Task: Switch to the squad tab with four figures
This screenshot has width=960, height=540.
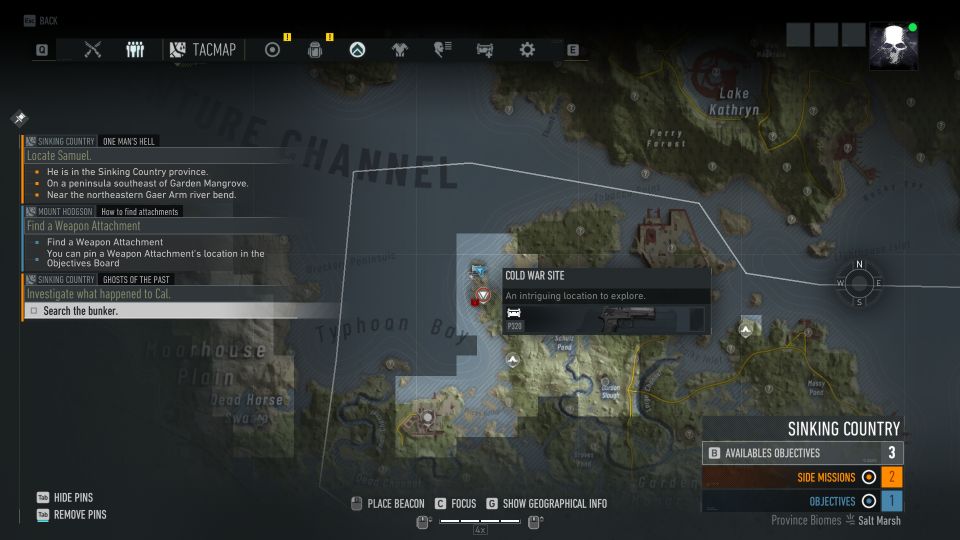Action: pos(135,50)
